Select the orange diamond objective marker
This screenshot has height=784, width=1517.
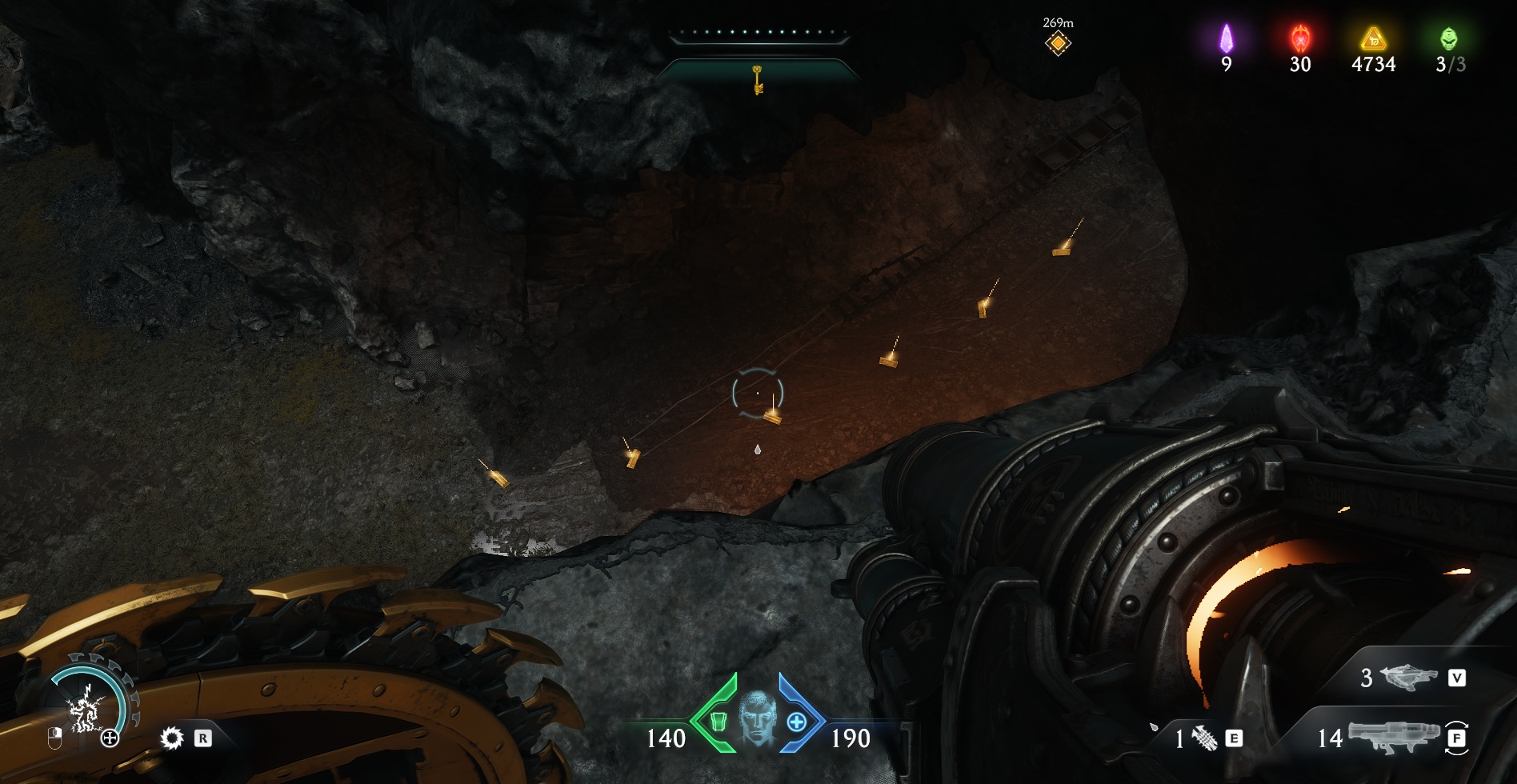[1058, 43]
